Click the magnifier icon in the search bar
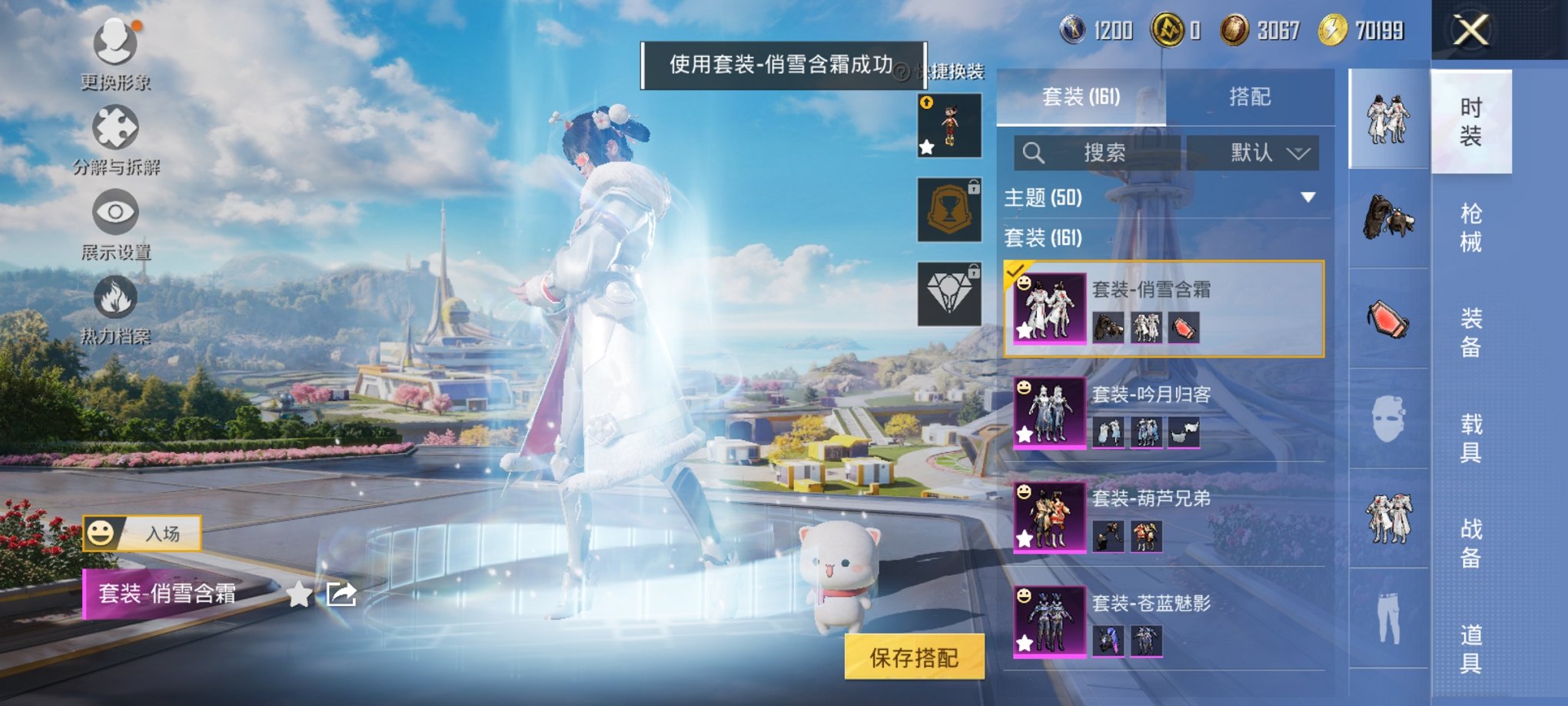The height and width of the screenshot is (706, 1568). click(x=1035, y=152)
